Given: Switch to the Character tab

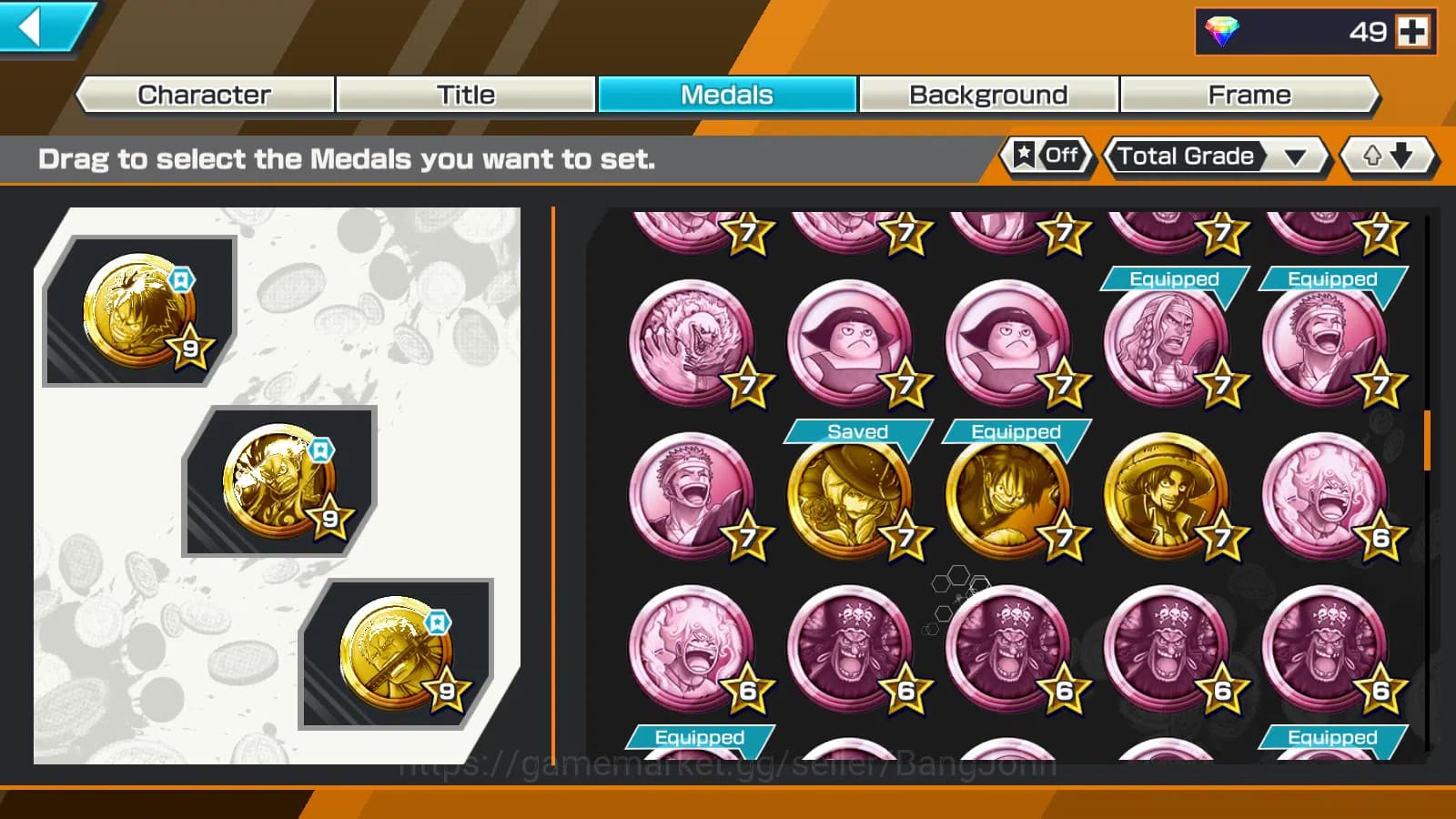Looking at the screenshot, I should click(203, 94).
